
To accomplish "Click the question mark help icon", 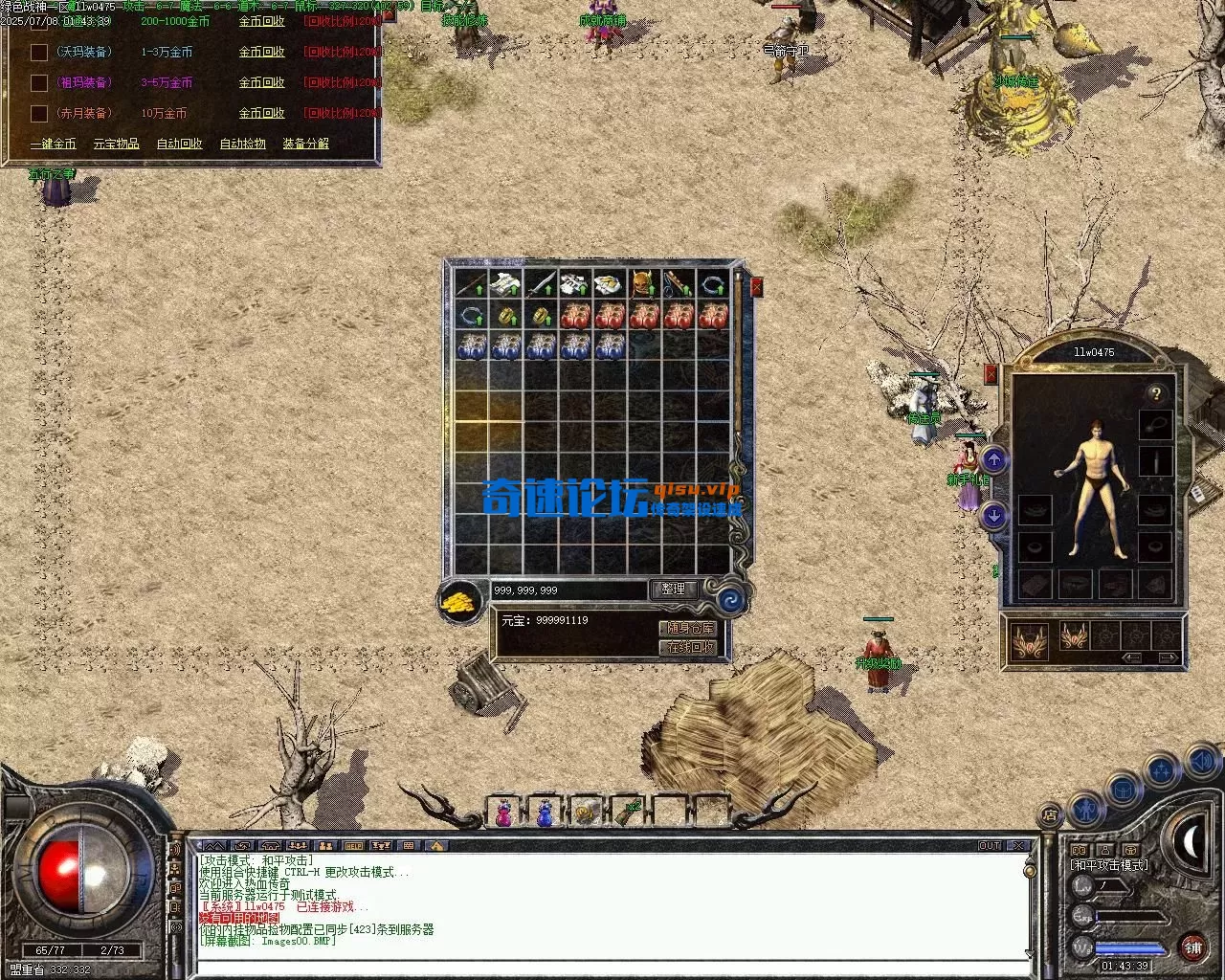I will (x=1156, y=393).
